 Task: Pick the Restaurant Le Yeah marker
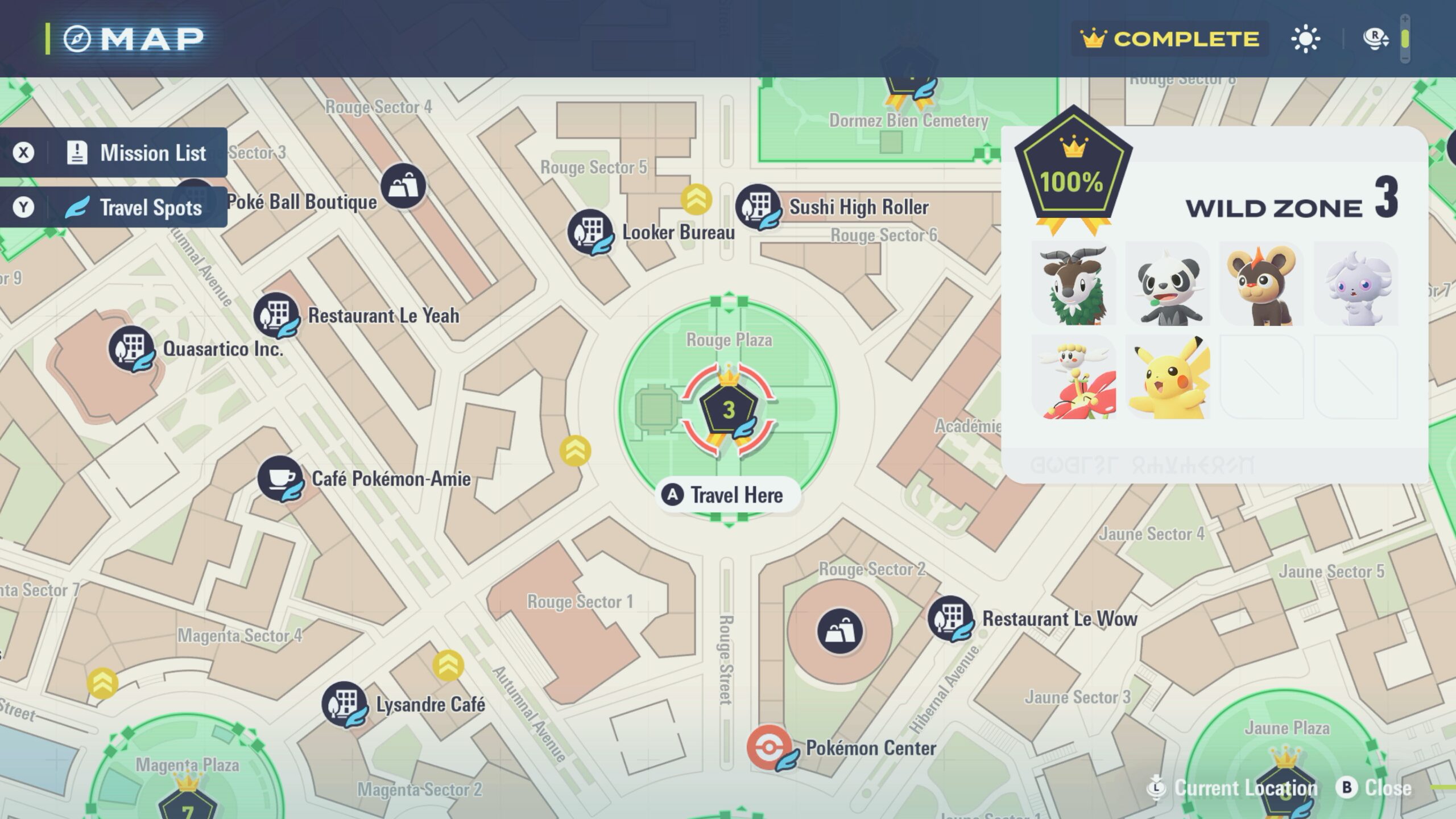[277, 315]
